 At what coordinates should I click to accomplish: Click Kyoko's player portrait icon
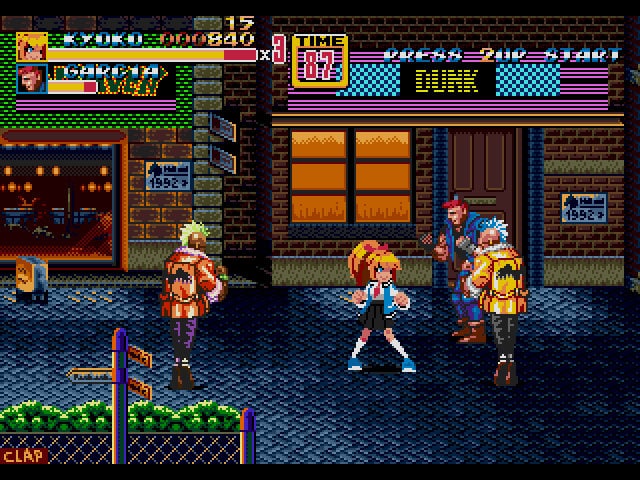point(31,47)
